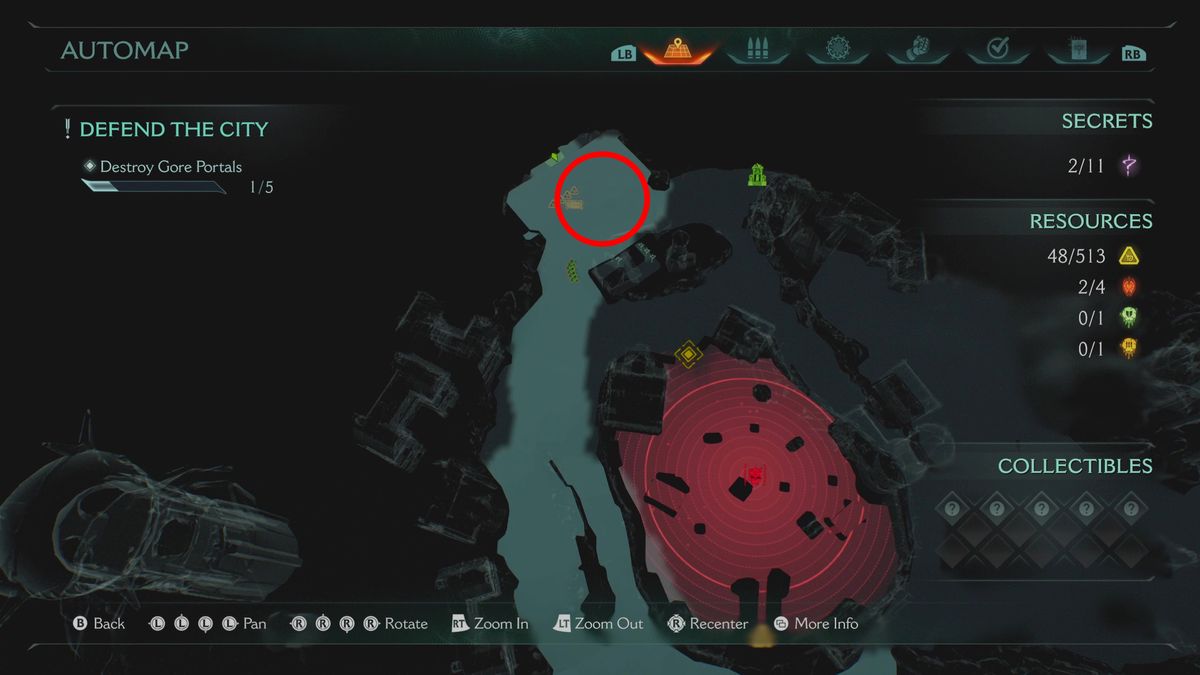Screen dimensions: 1200x675
Task: Click the purple Secrets counter icon
Action: coord(1130,166)
